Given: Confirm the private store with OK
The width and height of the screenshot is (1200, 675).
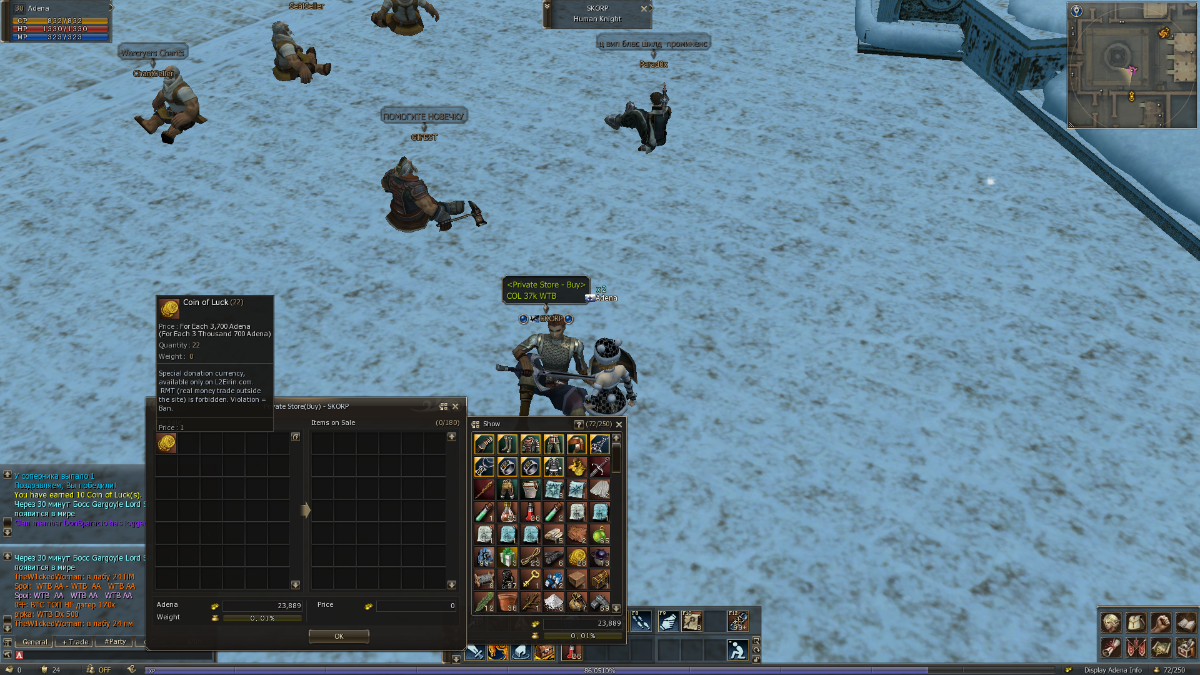Looking at the screenshot, I should pos(338,636).
